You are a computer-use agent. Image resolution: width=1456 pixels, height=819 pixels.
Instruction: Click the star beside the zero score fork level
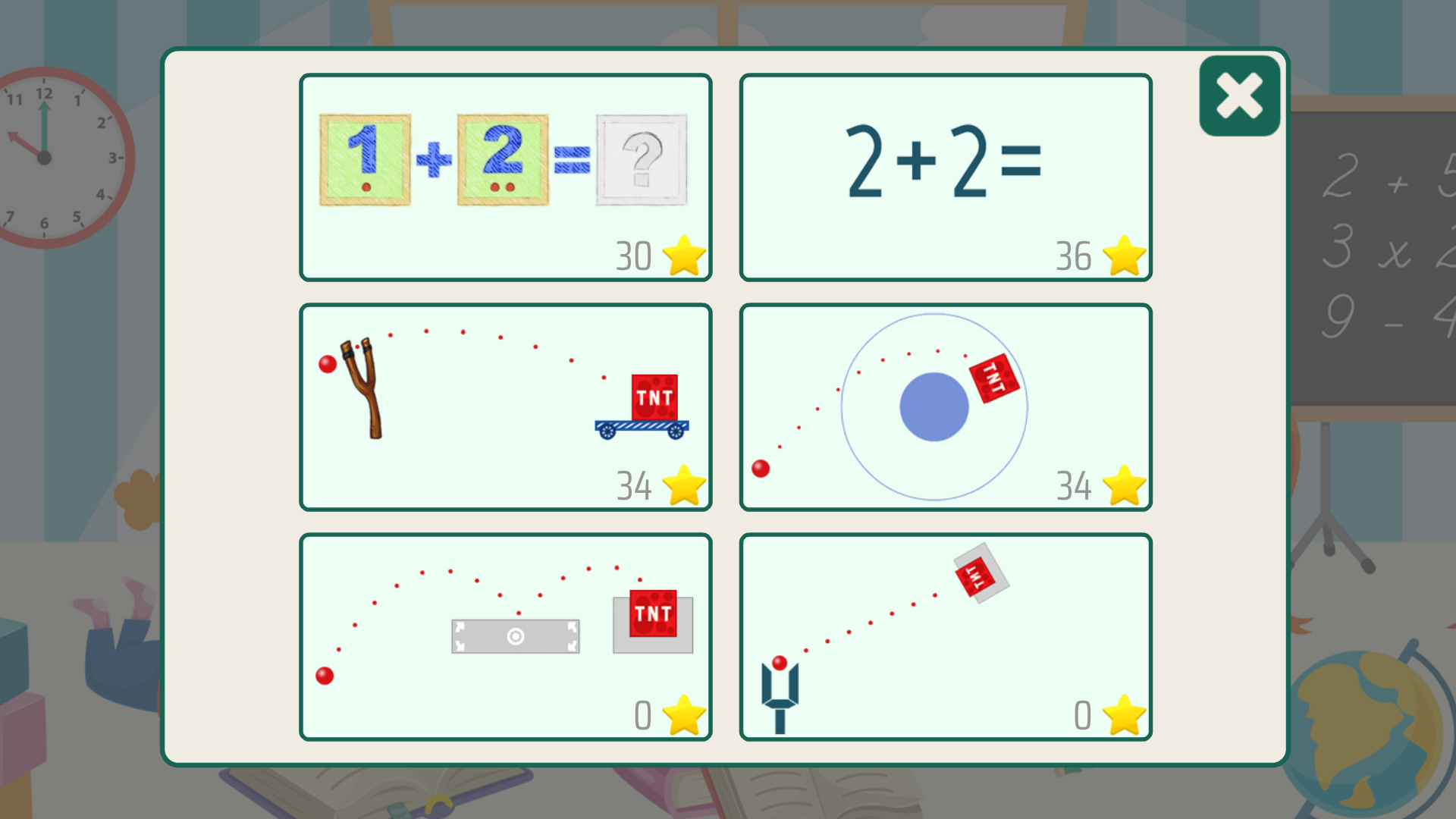click(1123, 715)
